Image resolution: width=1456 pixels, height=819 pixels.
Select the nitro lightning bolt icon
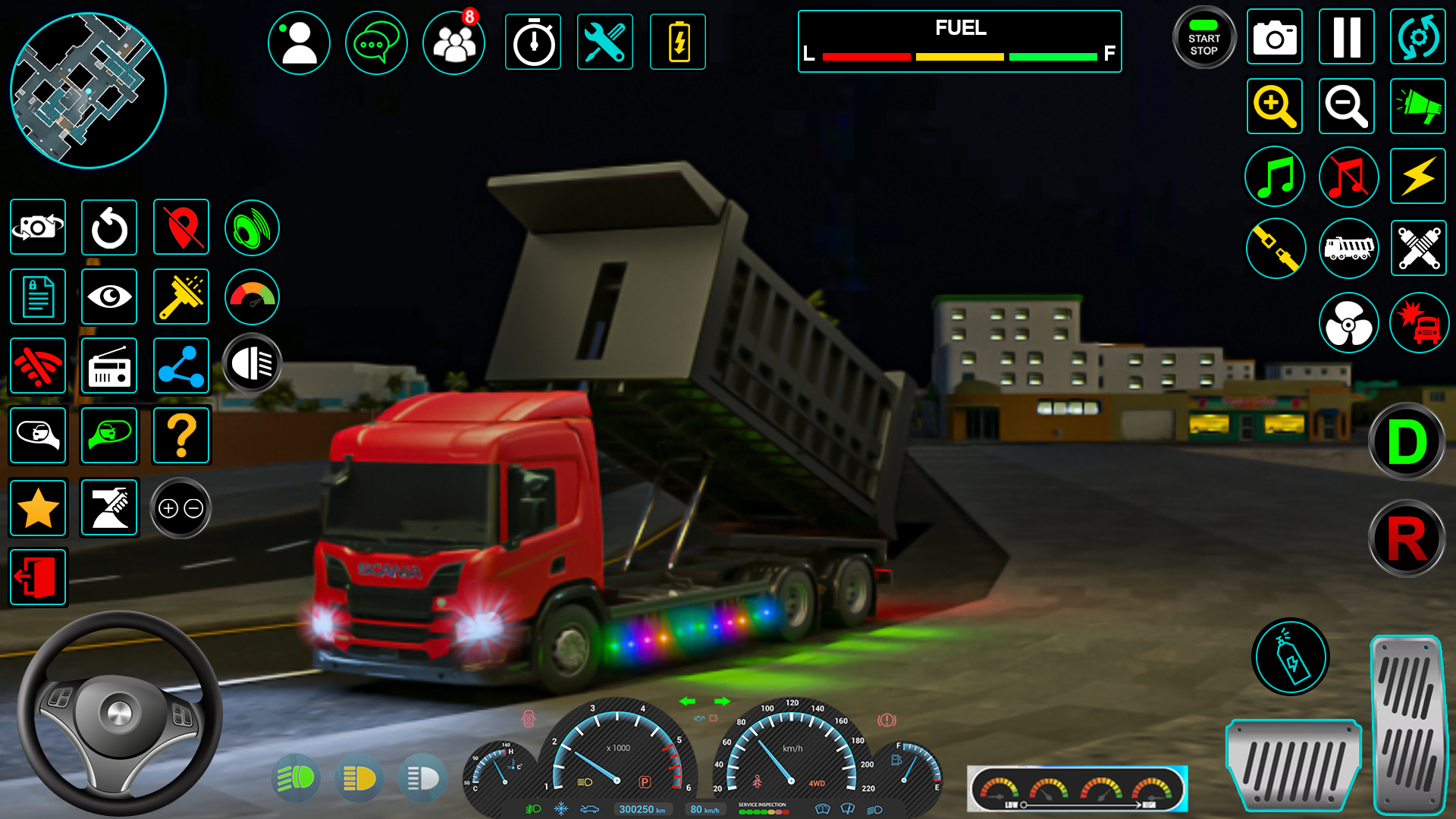[x=1417, y=177]
